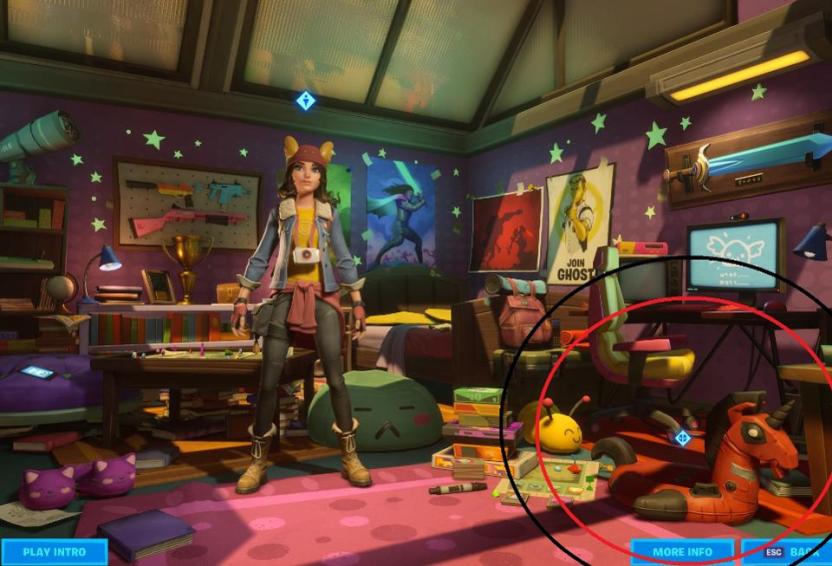The height and width of the screenshot is (566, 832).
Task: Click the Play Intro button
Action: pos(54,552)
